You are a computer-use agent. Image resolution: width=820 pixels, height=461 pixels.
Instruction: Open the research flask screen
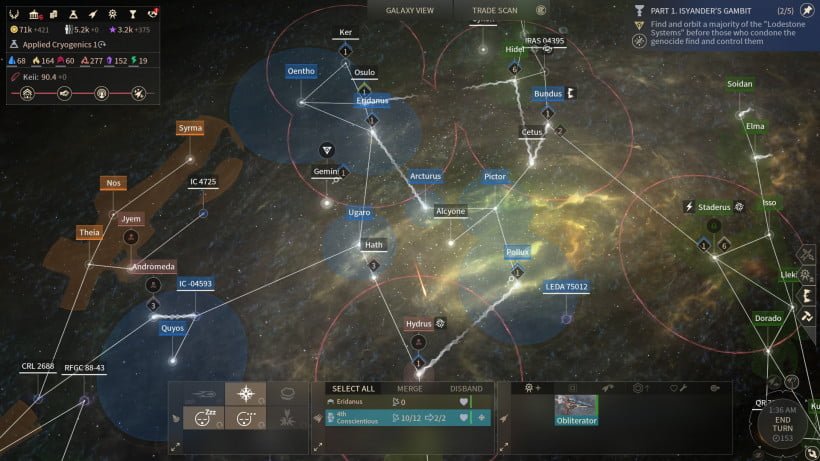[x=74, y=12]
